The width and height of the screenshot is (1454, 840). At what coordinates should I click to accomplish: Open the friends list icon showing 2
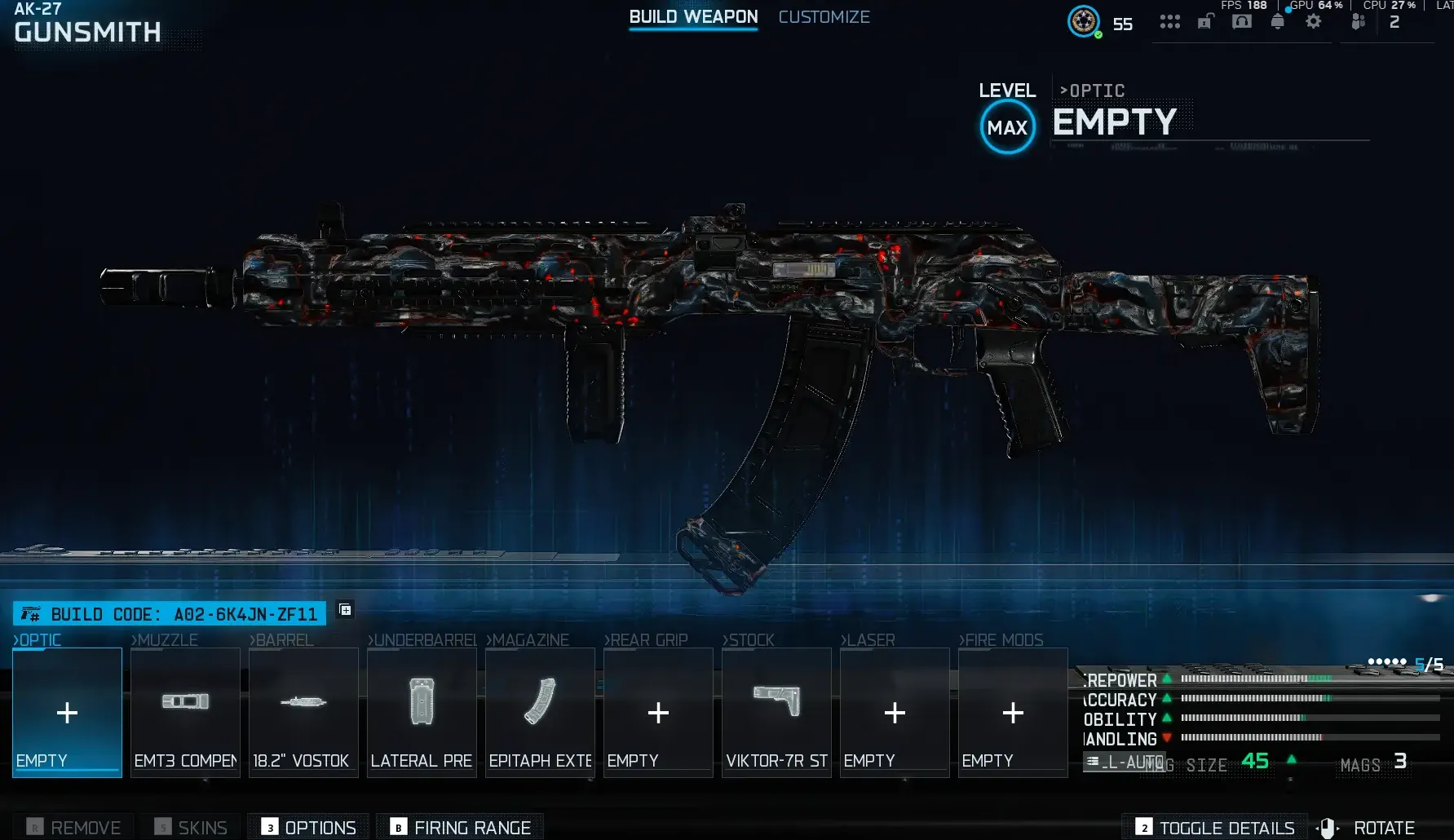pos(1359,22)
